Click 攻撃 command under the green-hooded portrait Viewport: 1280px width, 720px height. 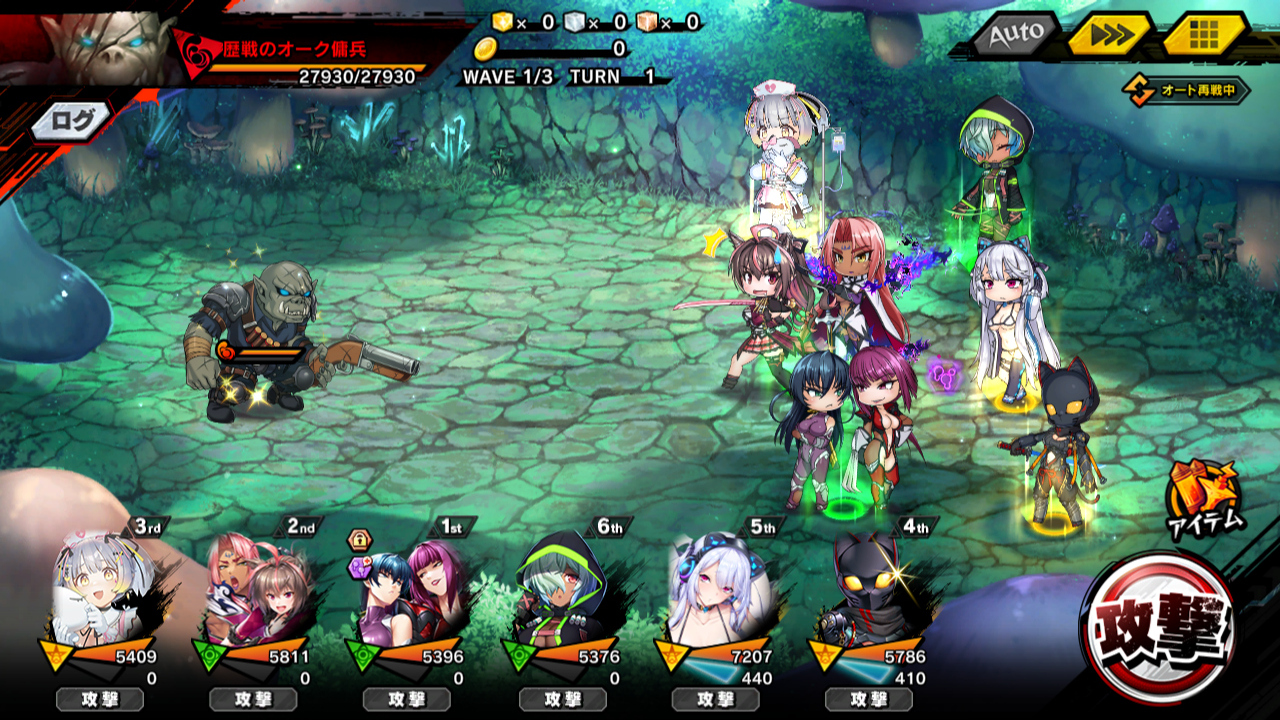tap(561, 699)
